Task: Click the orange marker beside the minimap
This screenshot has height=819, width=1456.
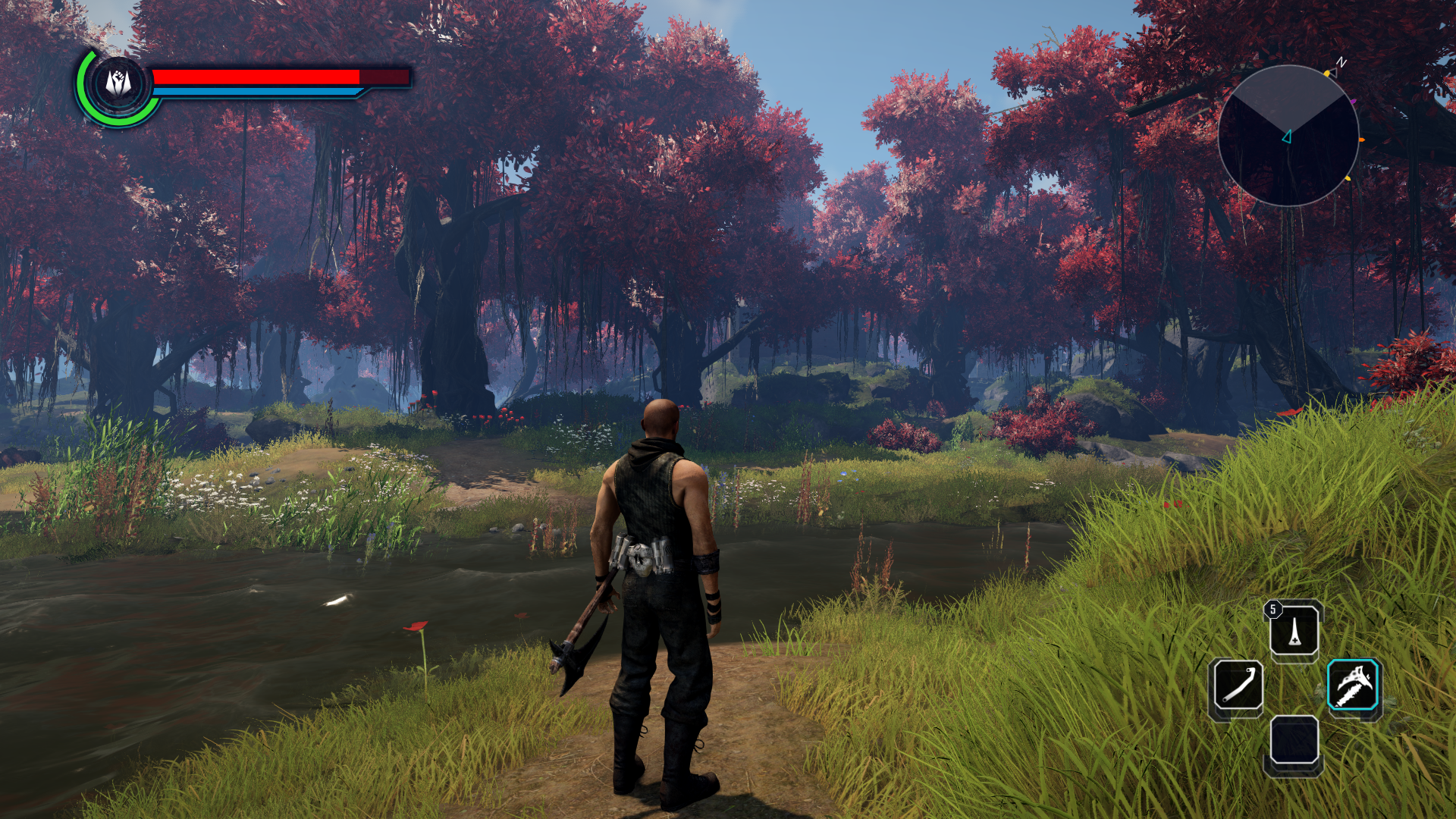Action: 1362,139
